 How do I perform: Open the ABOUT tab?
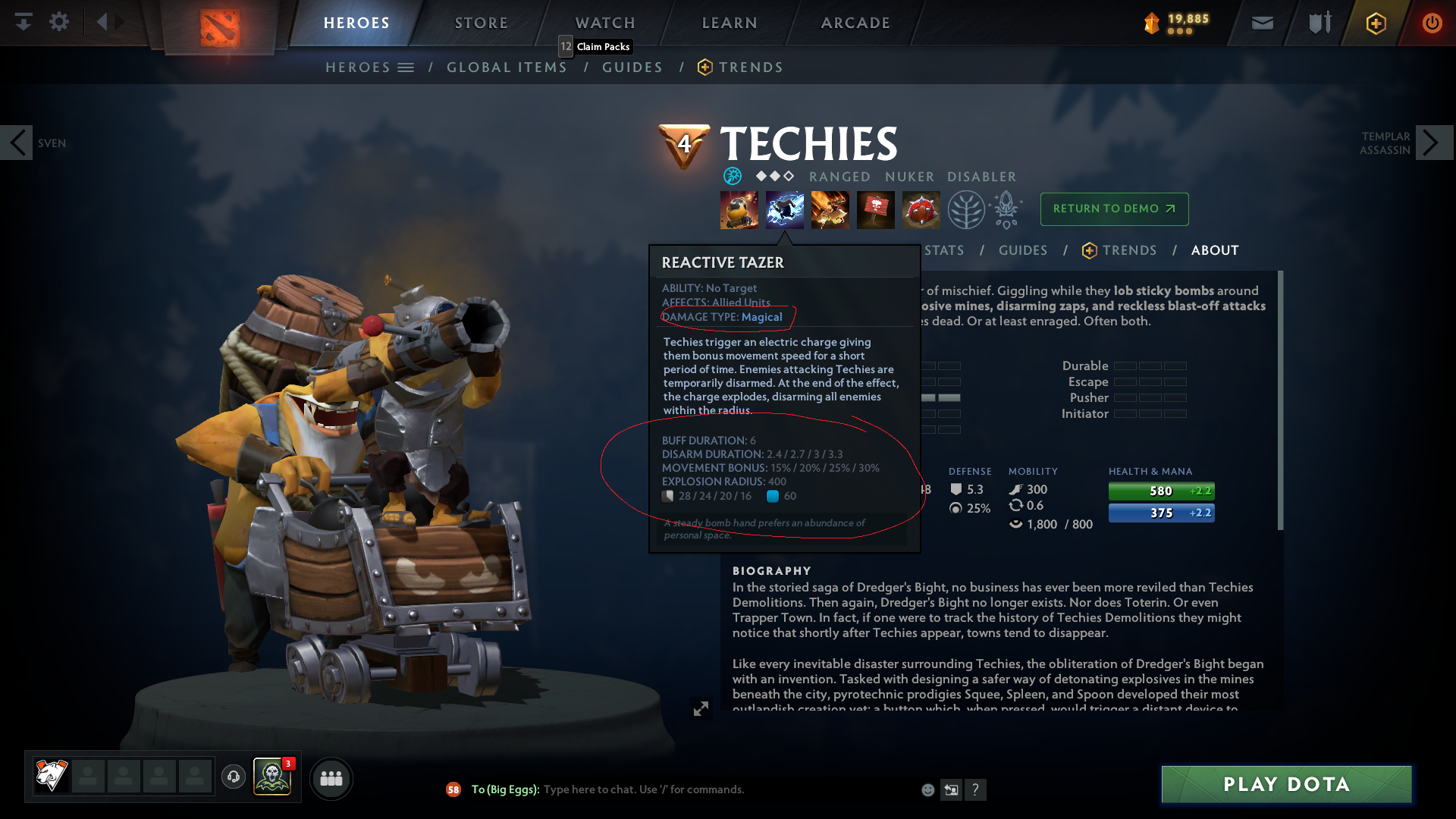point(1214,250)
